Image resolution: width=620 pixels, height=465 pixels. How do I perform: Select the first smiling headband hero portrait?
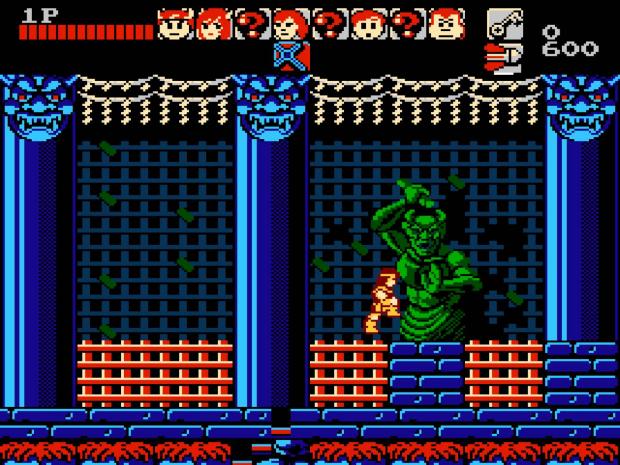(174, 22)
